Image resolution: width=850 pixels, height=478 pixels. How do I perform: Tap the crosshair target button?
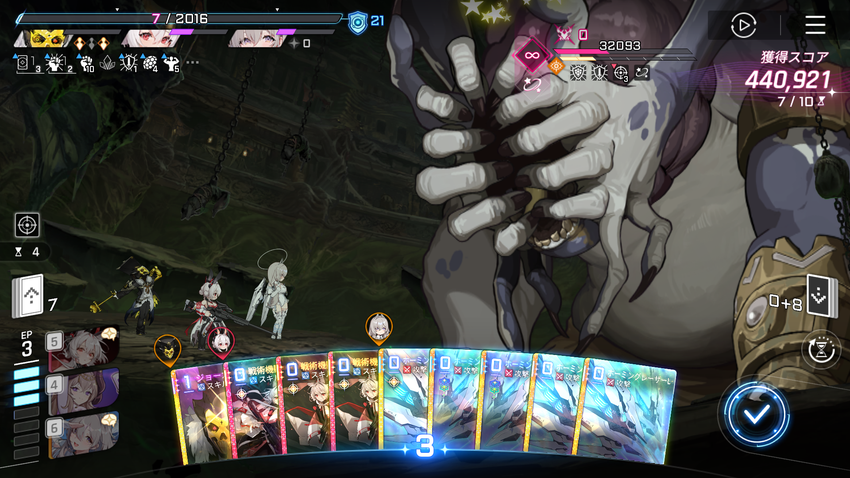click(x=28, y=225)
